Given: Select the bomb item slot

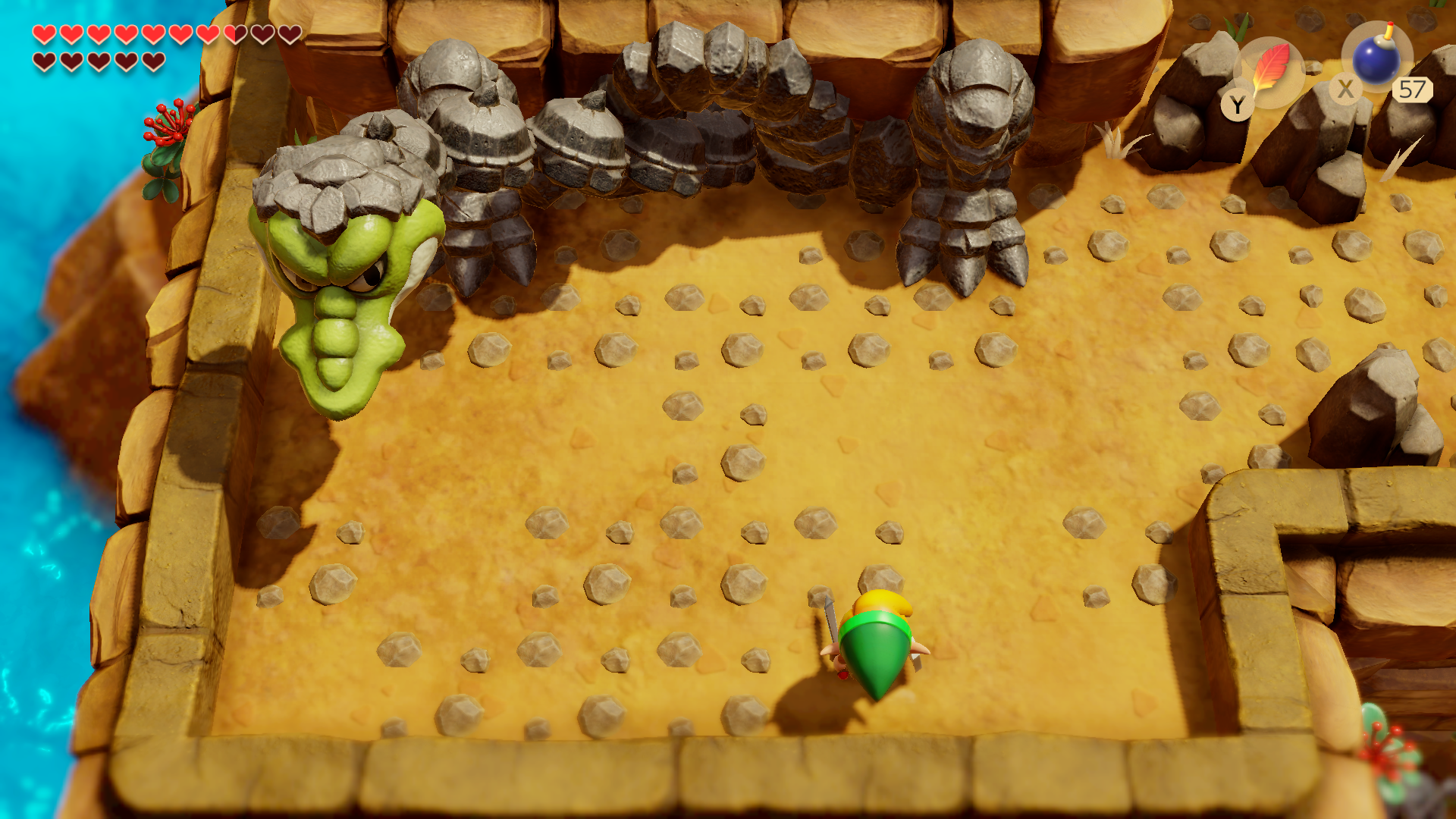Looking at the screenshot, I should click(1376, 59).
